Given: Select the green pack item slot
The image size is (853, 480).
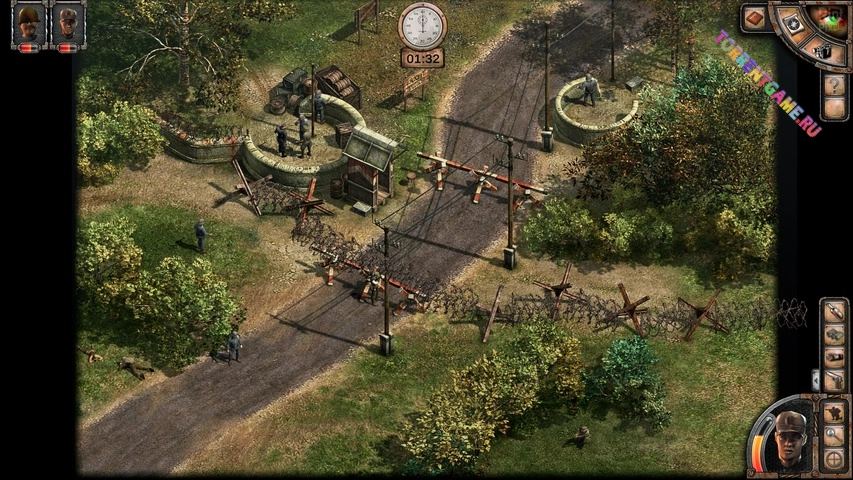Looking at the screenshot, I should [x=834, y=334].
